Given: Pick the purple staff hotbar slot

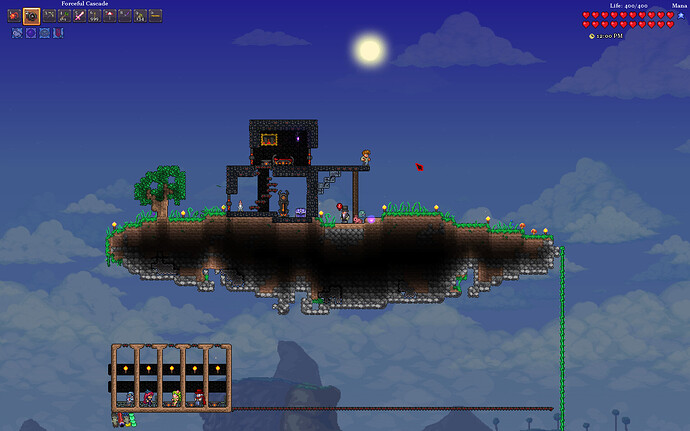Looking at the screenshot, I should 124,16.
